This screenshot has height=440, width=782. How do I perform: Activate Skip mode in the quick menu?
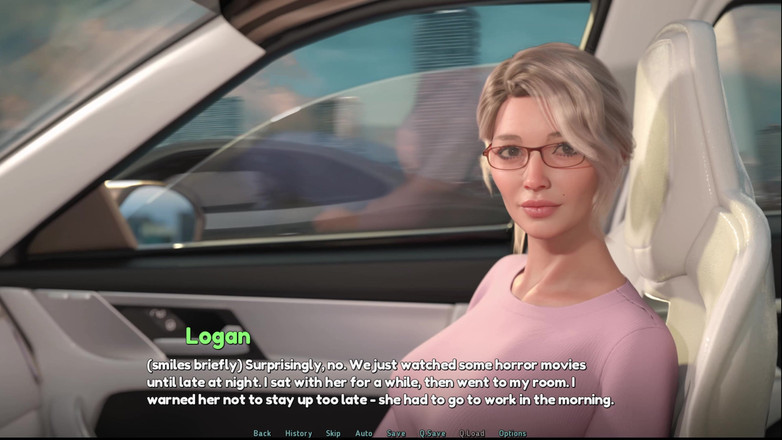(x=333, y=433)
